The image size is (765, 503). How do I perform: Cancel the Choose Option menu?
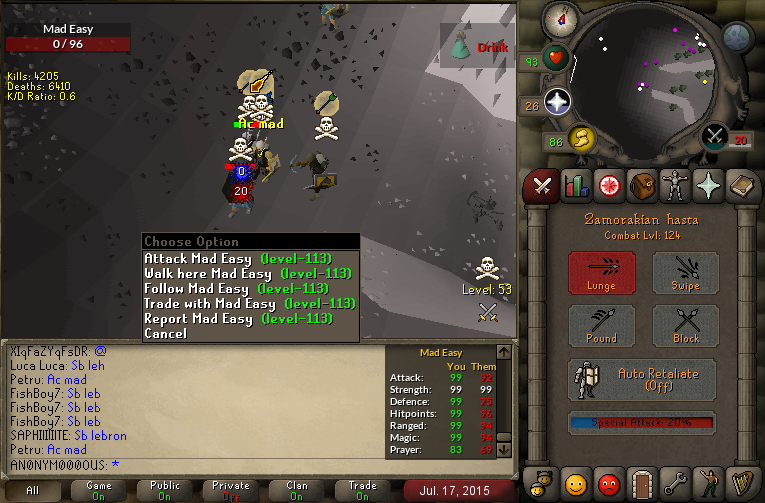[x=166, y=334]
